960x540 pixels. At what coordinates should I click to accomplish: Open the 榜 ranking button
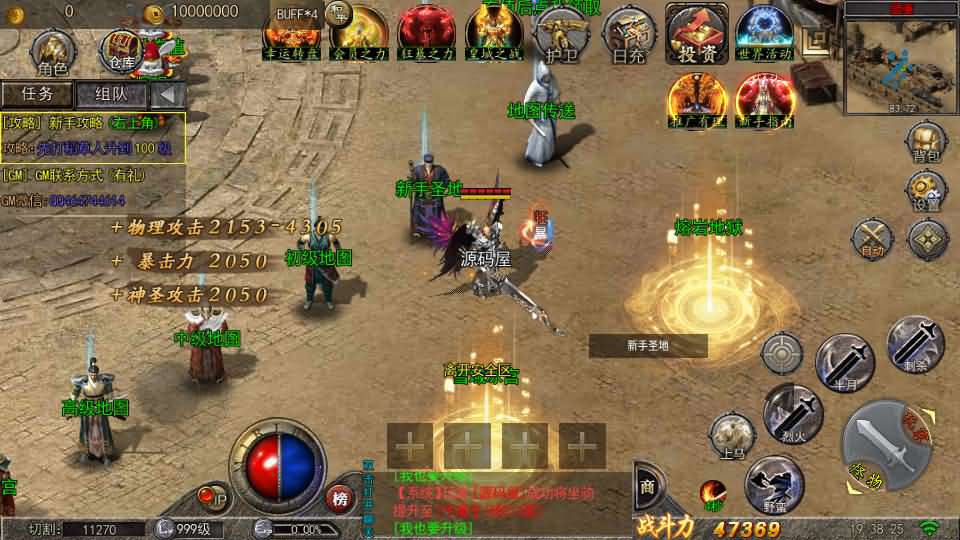pos(341,497)
